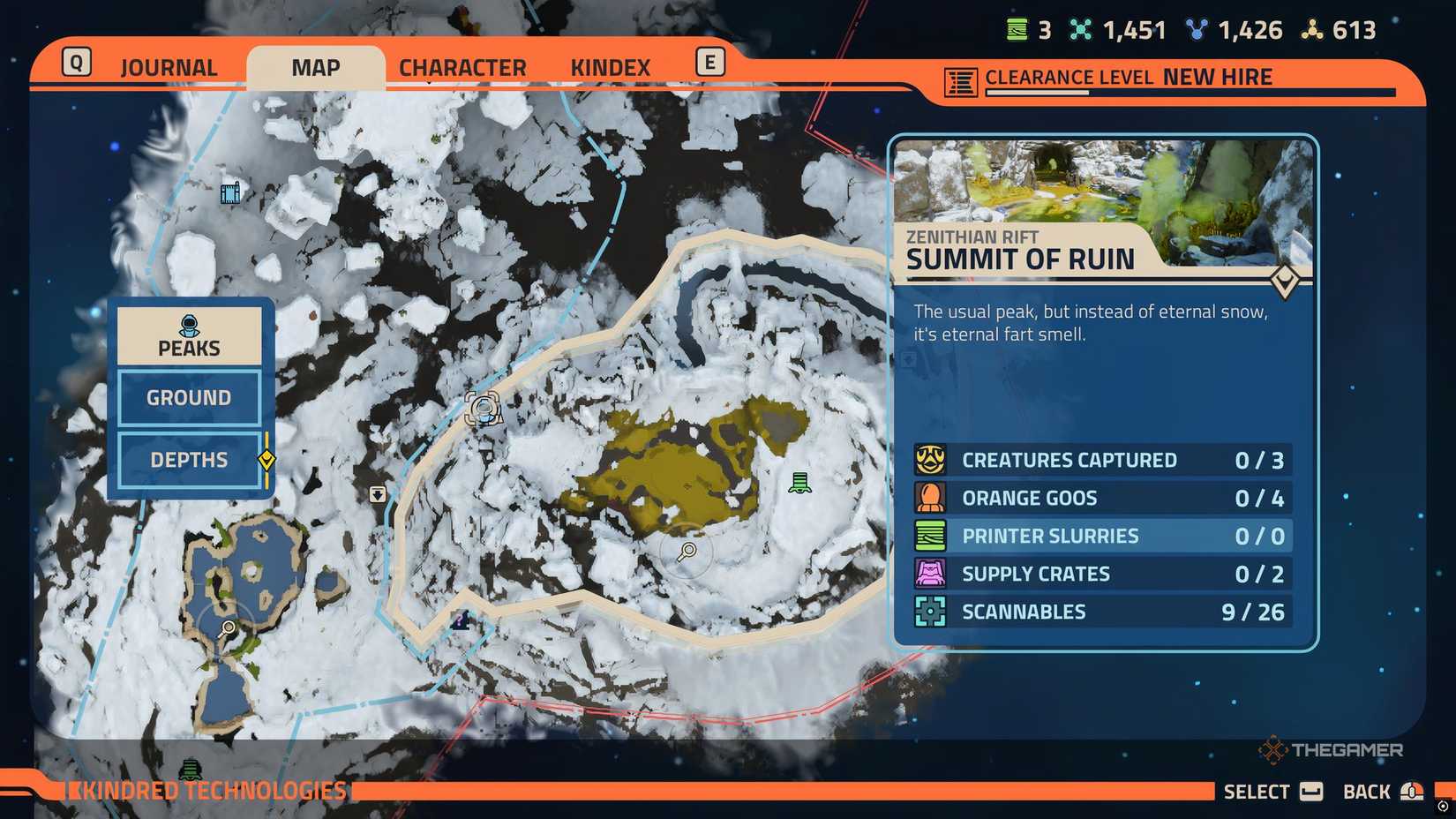Click the blue structure icon in the map's top-left
Image resolution: width=1456 pixels, height=819 pixels.
[x=230, y=192]
